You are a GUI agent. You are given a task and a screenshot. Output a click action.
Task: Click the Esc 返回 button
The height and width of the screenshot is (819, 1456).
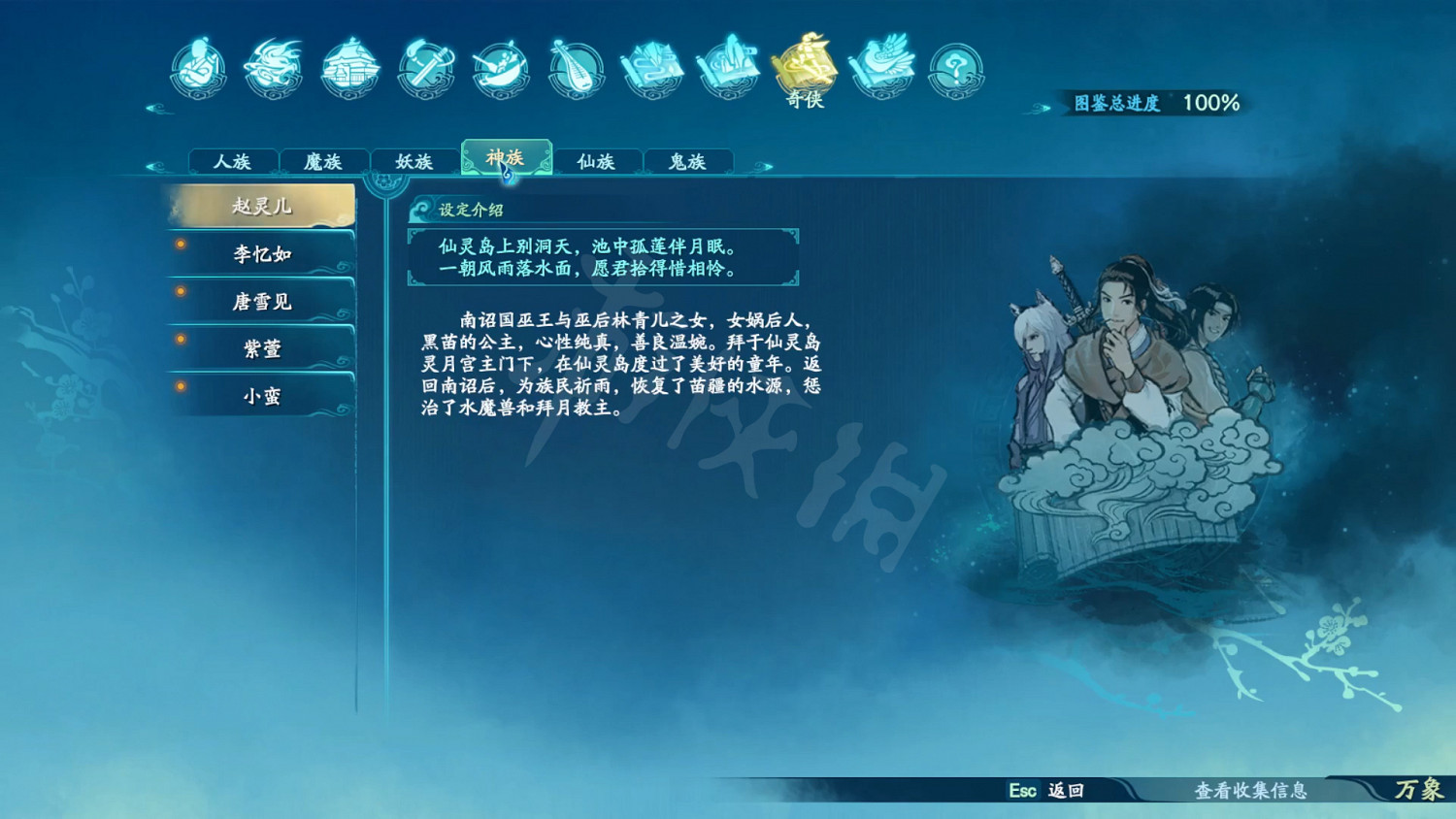coord(1045,792)
